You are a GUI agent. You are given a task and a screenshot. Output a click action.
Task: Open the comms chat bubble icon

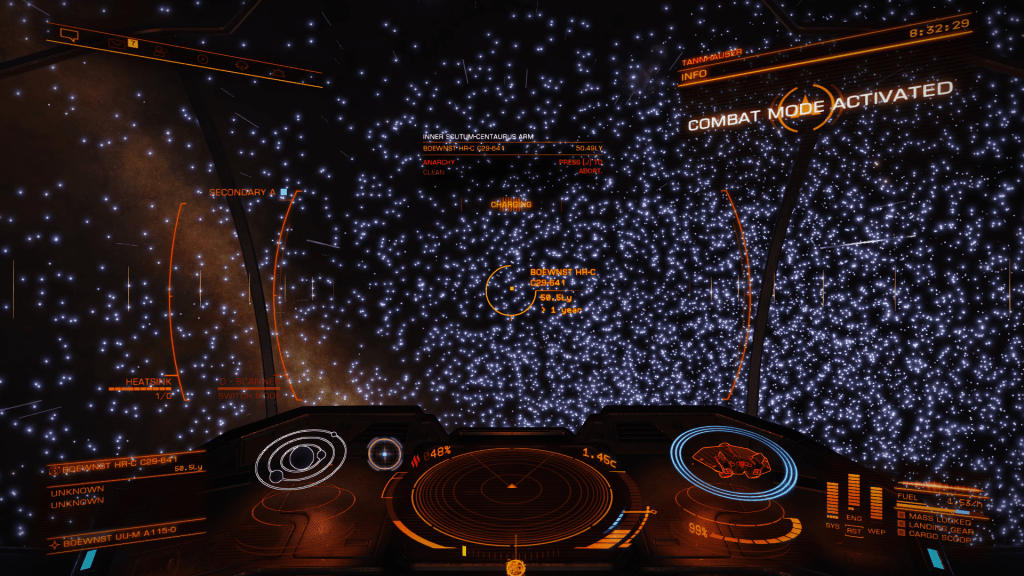(68, 34)
